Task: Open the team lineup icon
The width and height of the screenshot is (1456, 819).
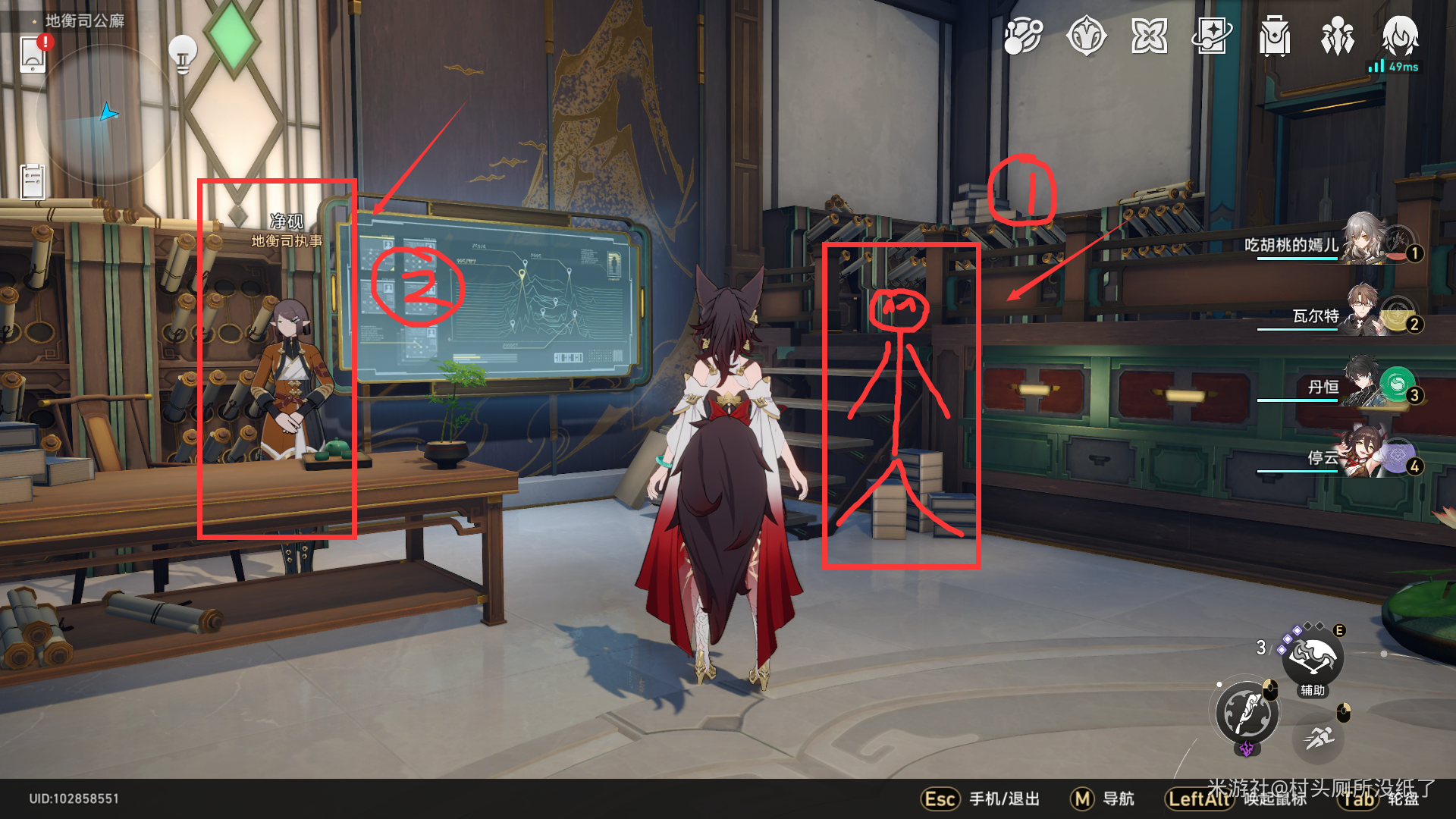Action: point(1338,36)
